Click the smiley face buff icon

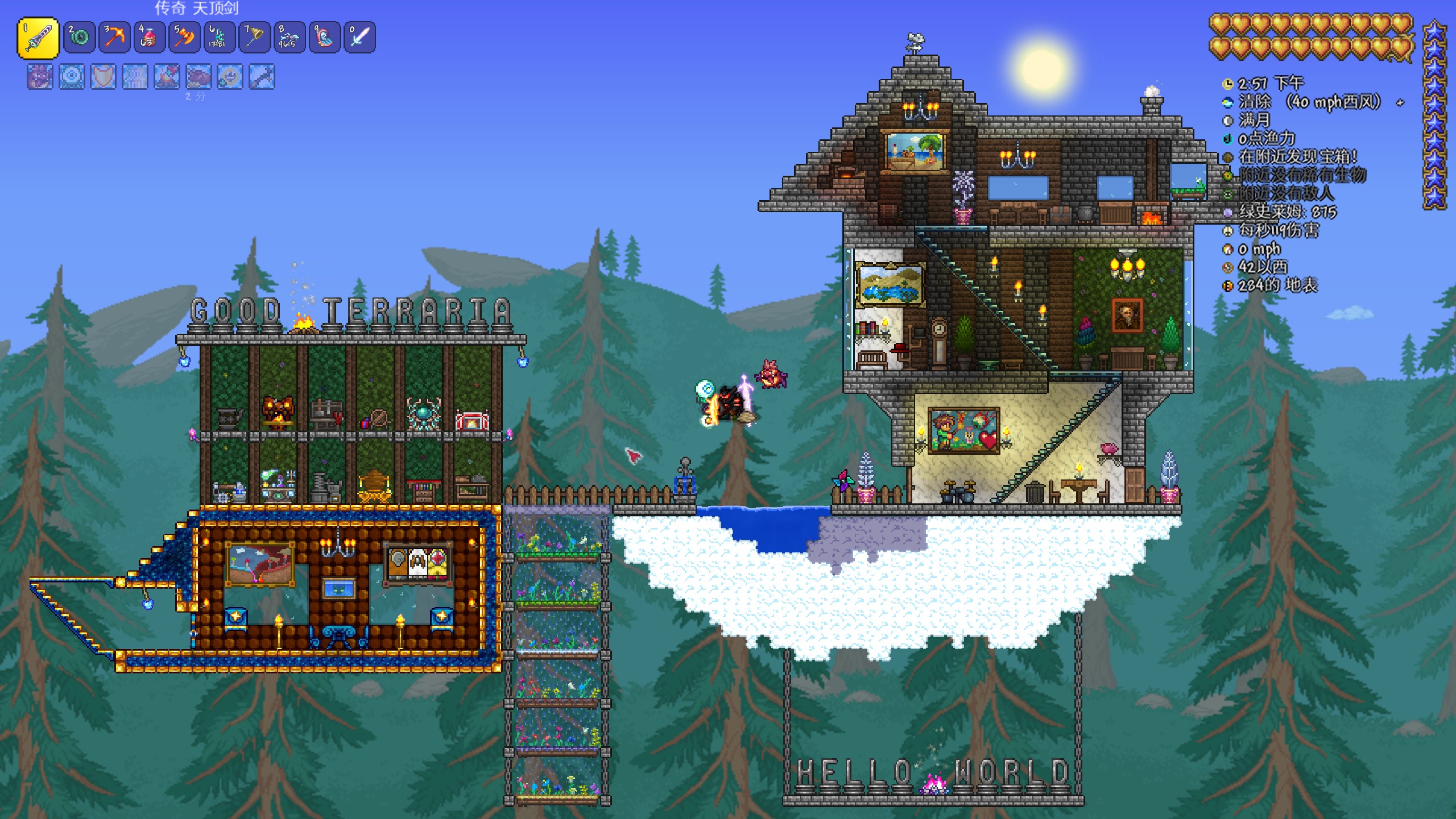click(230, 77)
